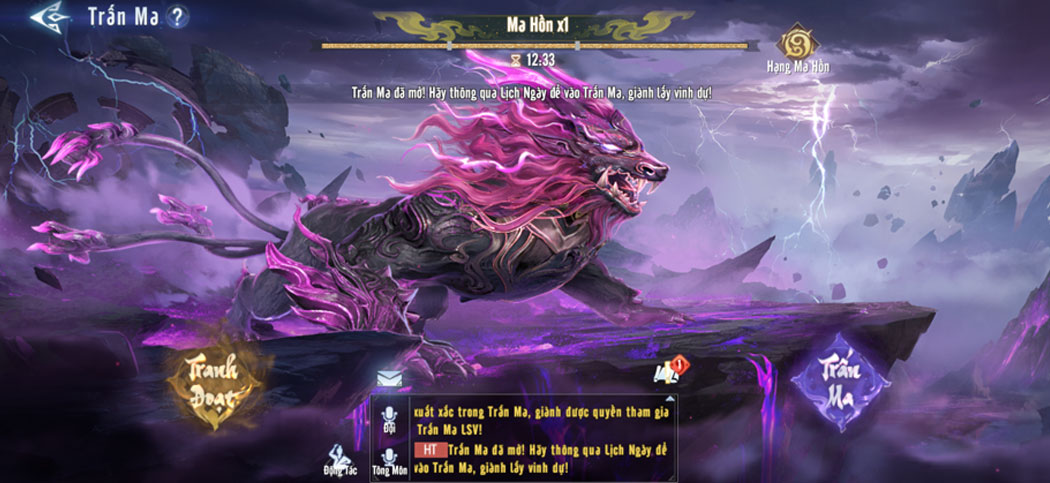This screenshot has height=483, width=1050.
Task: Open the mail envelope icon
Action: [x=389, y=378]
